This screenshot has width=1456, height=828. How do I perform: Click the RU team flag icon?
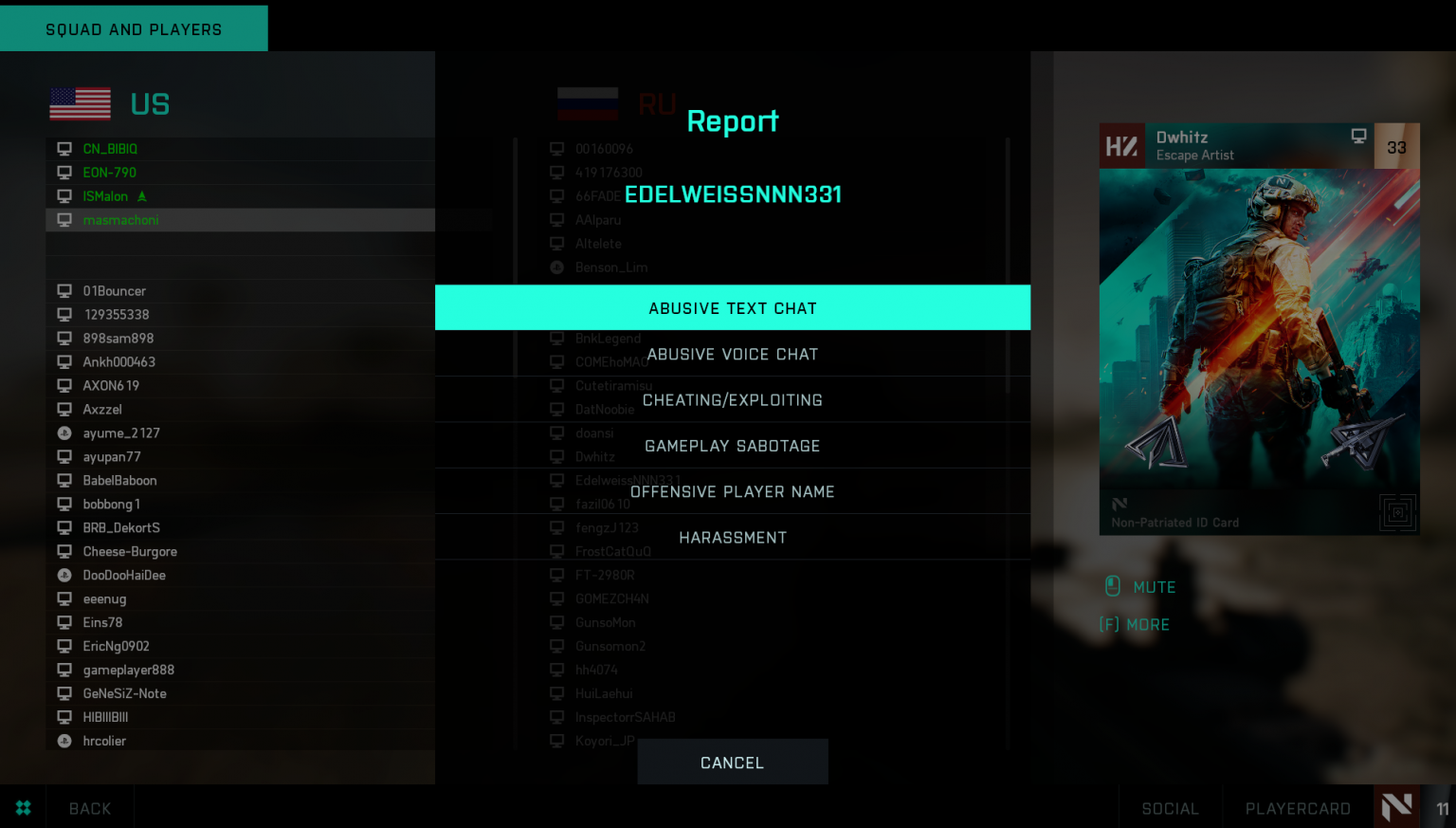(x=588, y=104)
